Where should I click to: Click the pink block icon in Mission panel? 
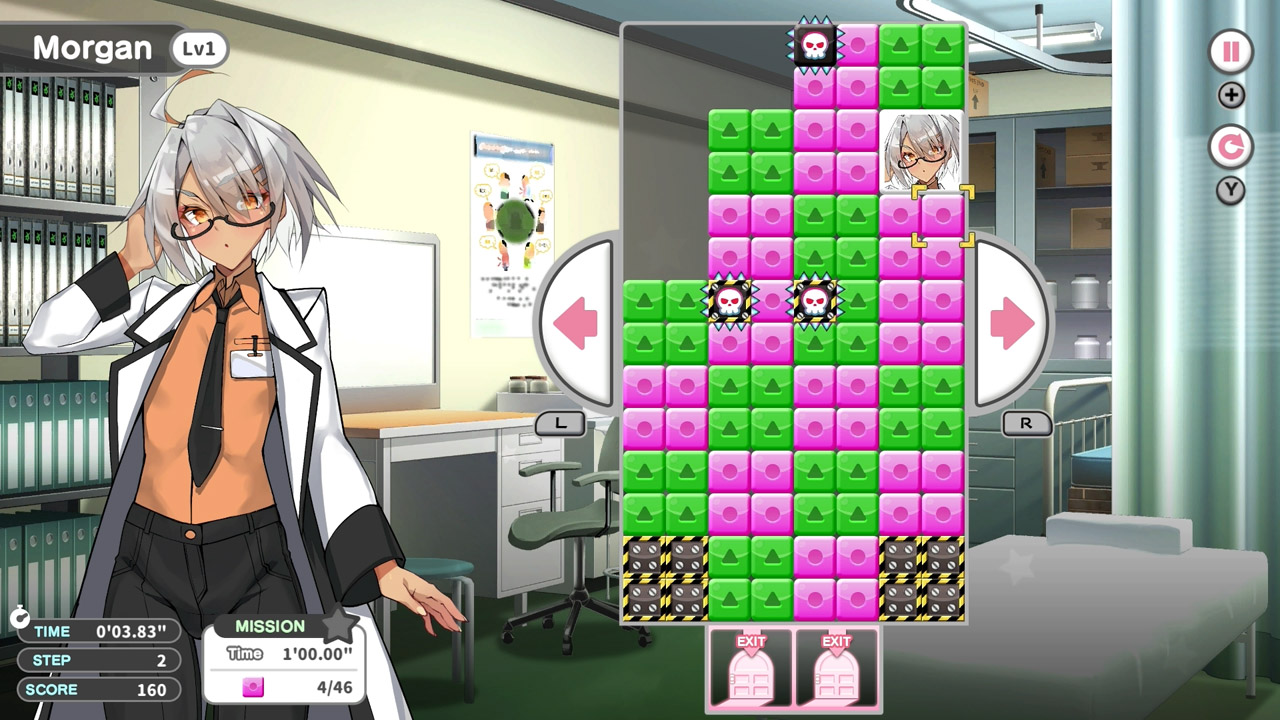tap(252, 687)
